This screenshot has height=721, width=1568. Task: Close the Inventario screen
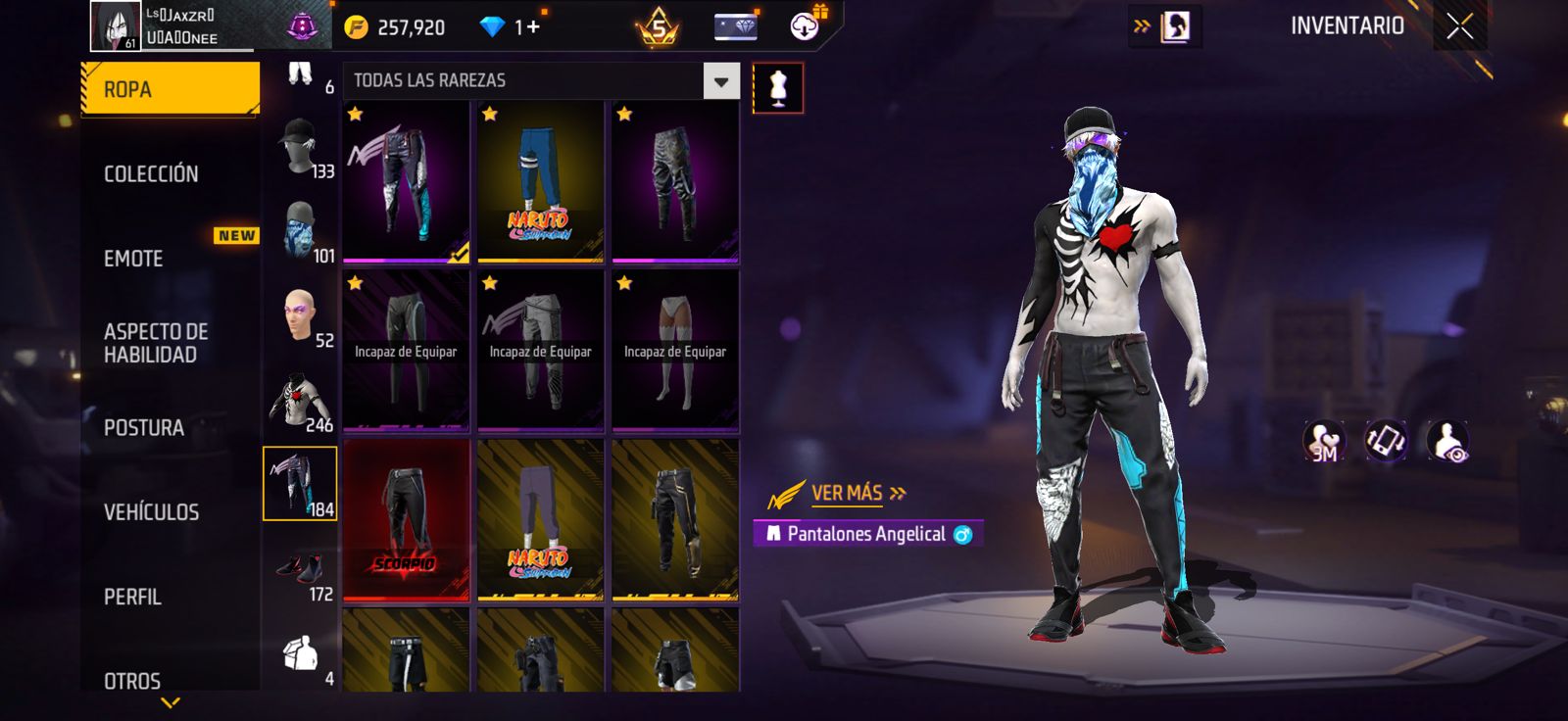pyautogui.click(x=1459, y=26)
